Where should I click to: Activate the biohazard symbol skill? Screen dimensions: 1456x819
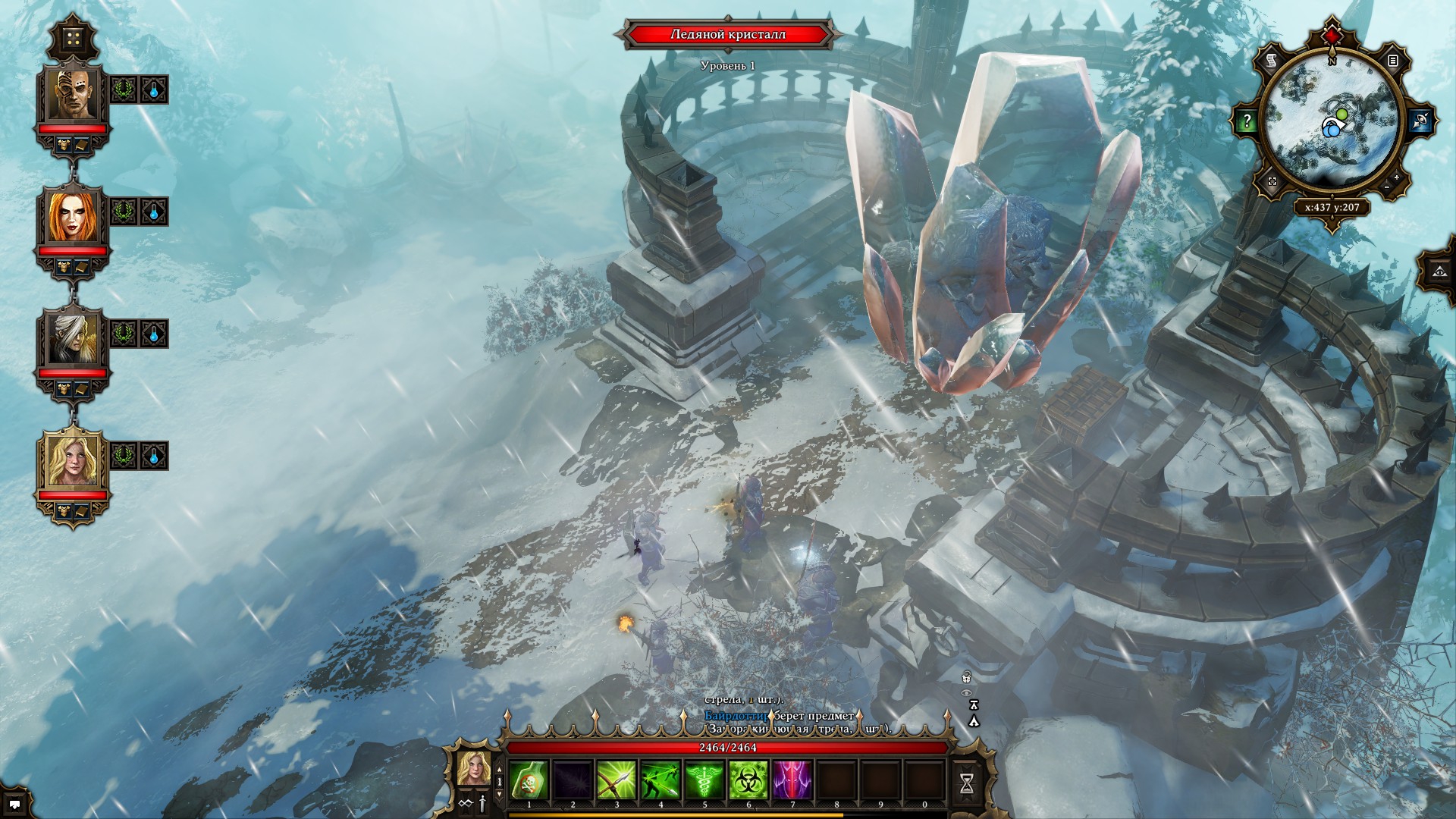pos(748,780)
